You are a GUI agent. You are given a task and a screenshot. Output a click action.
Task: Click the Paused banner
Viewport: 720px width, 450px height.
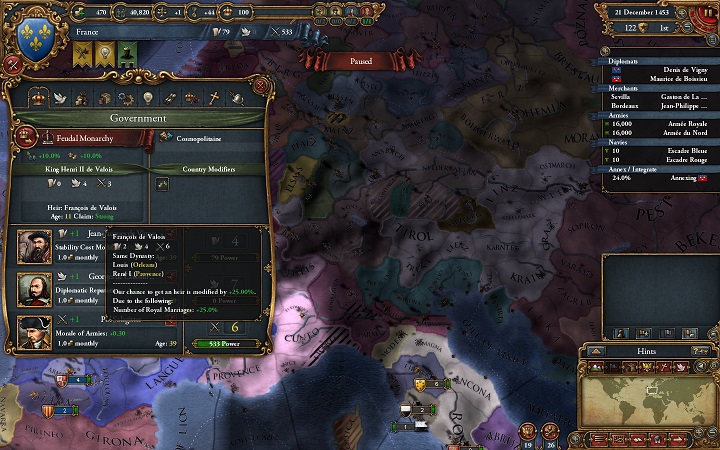[x=360, y=61]
